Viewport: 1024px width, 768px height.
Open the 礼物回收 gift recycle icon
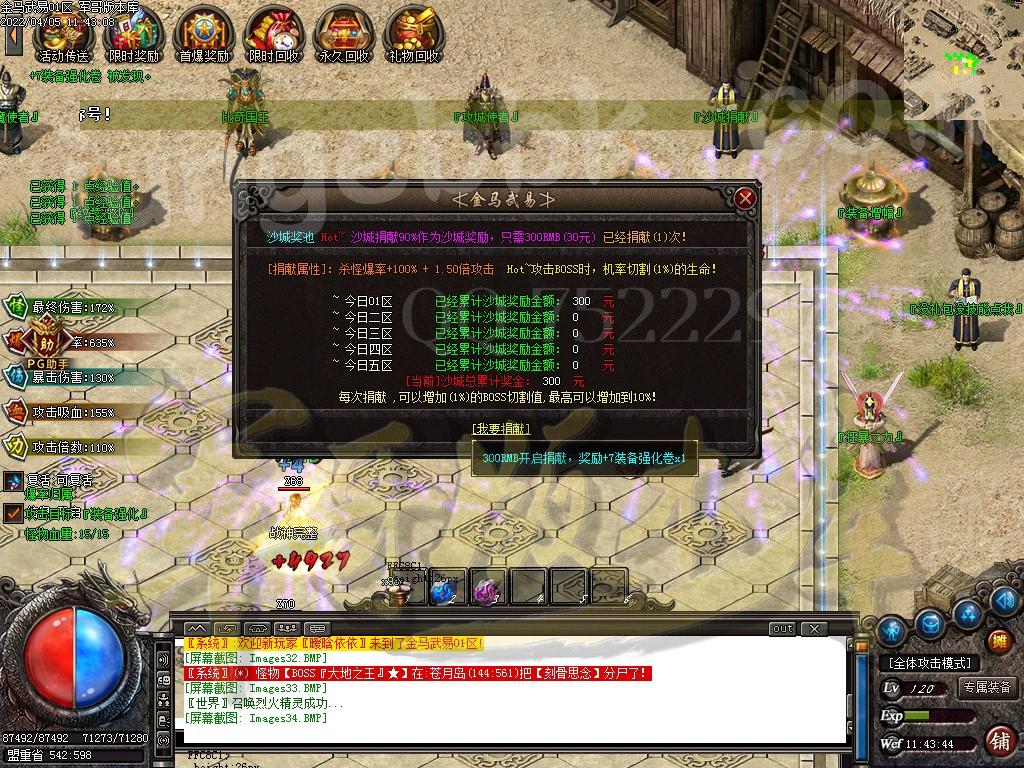(x=413, y=34)
